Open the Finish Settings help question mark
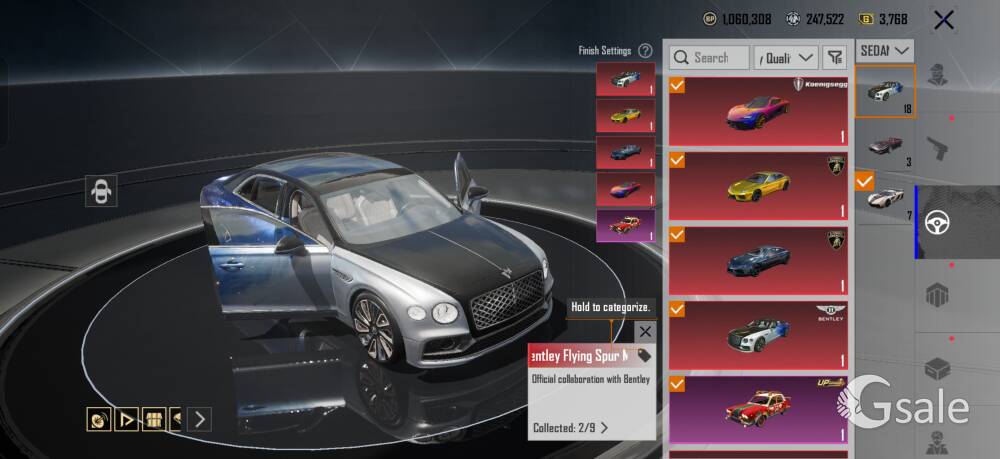The height and width of the screenshot is (459, 1000). [x=646, y=50]
